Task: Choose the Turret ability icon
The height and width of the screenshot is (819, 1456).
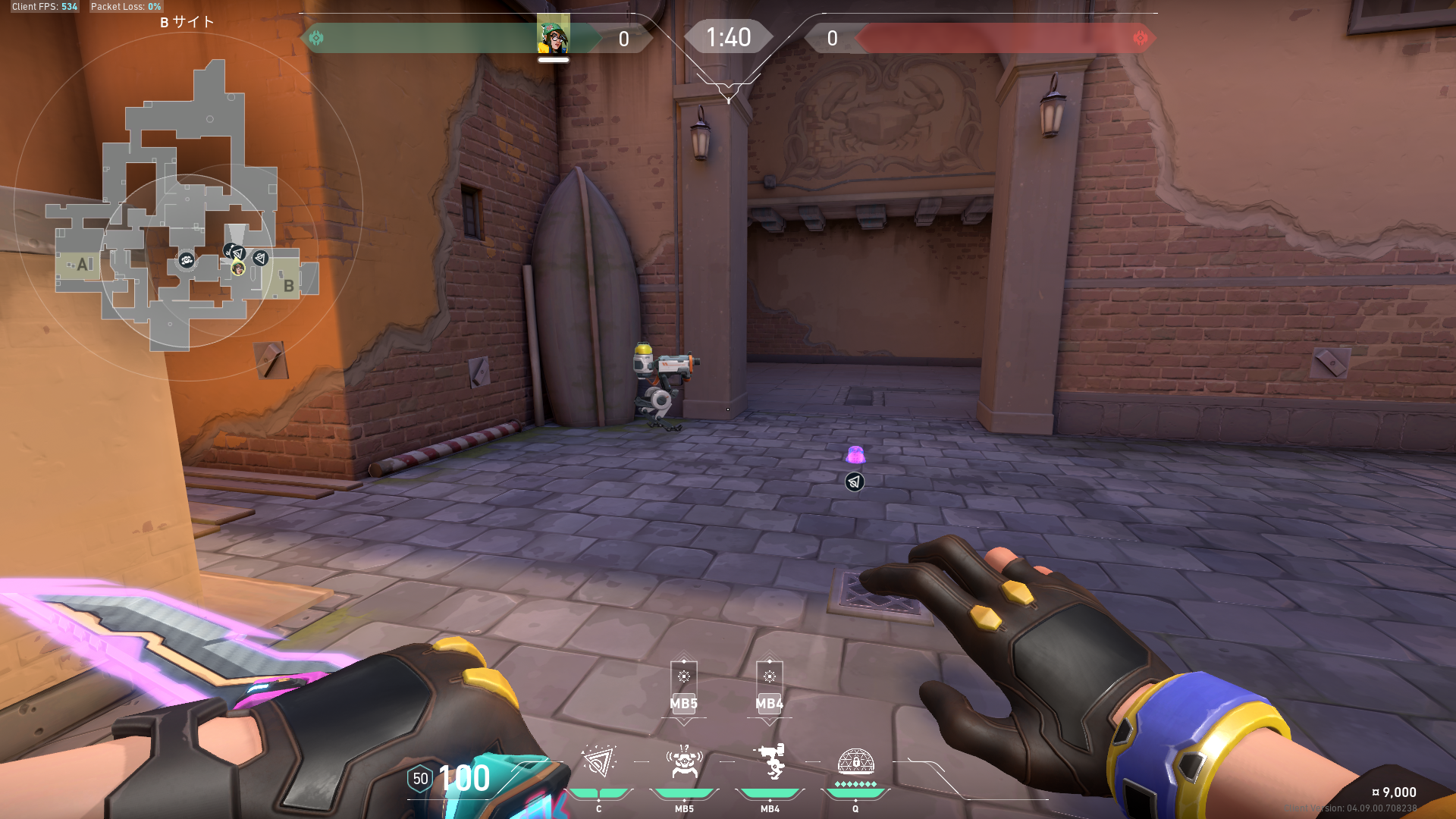Action: (770, 762)
